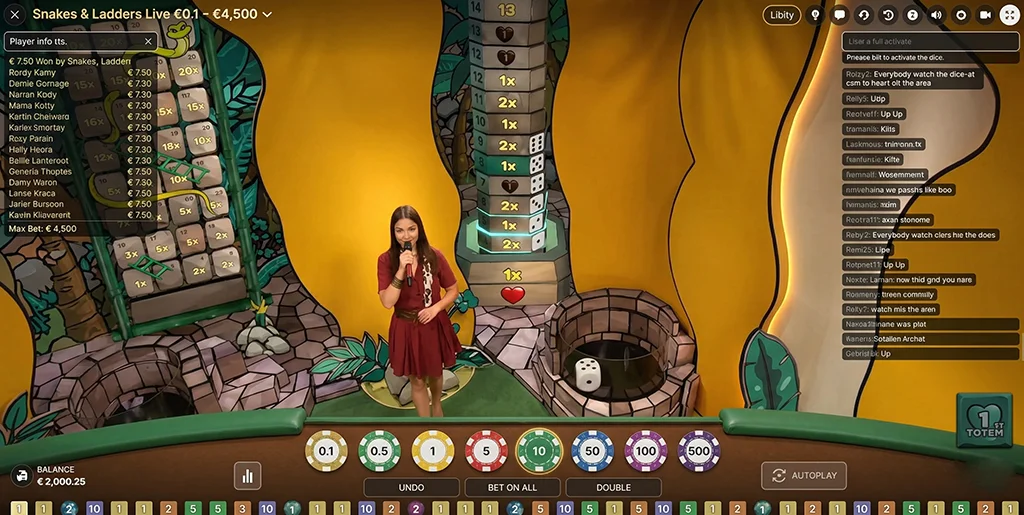Mute the sound with the speaker icon
The height and width of the screenshot is (515, 1024).
(x=937, y=15)
